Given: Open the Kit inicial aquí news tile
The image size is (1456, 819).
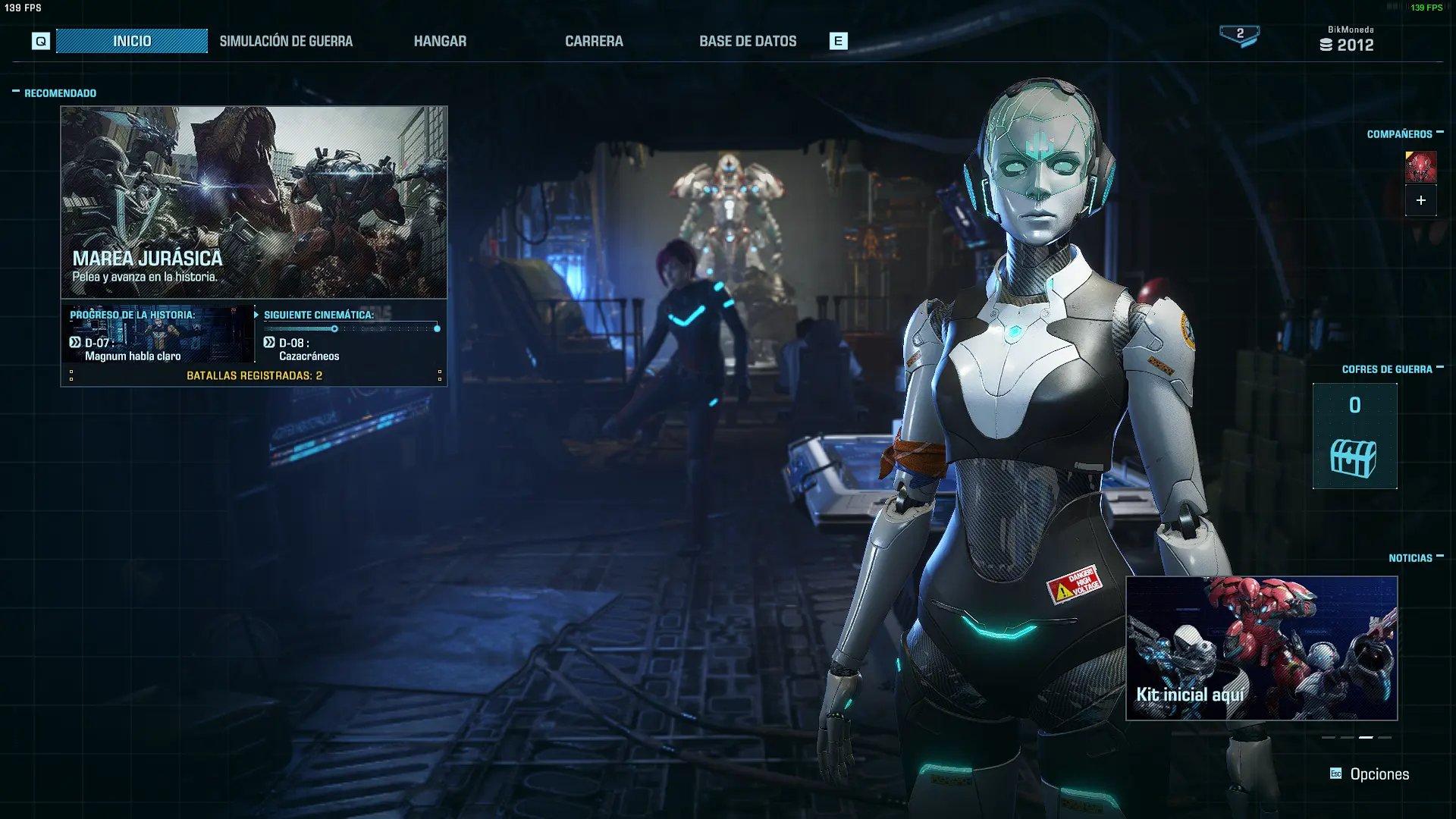Looking at the screenshot, I should tap(1261, 648).
